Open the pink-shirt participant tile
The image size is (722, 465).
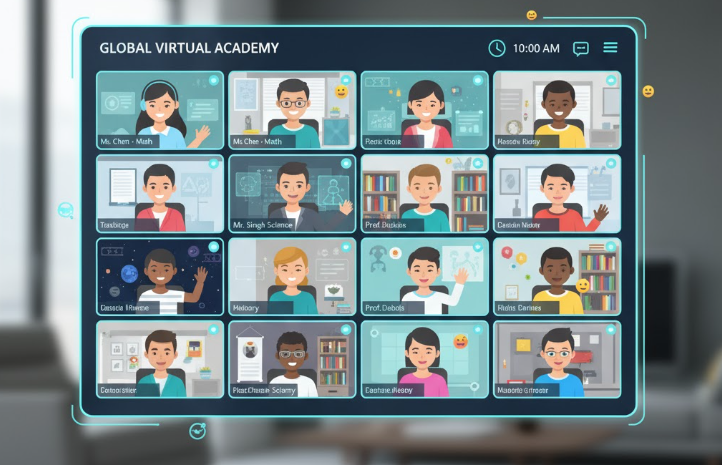424,359
